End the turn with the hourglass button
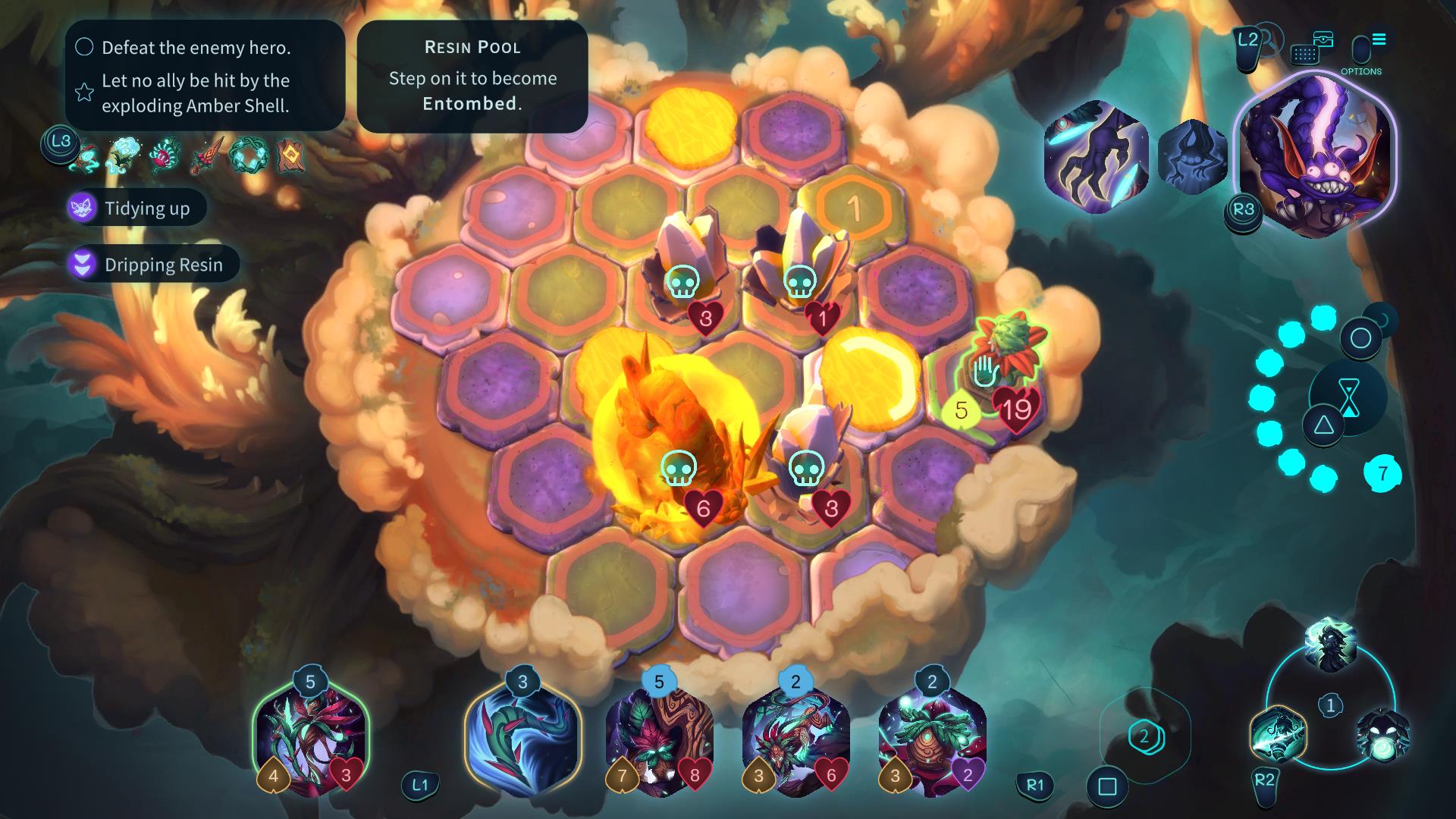The height and width of the screenshot is (819, 1456). click(x=1349, y=397)
